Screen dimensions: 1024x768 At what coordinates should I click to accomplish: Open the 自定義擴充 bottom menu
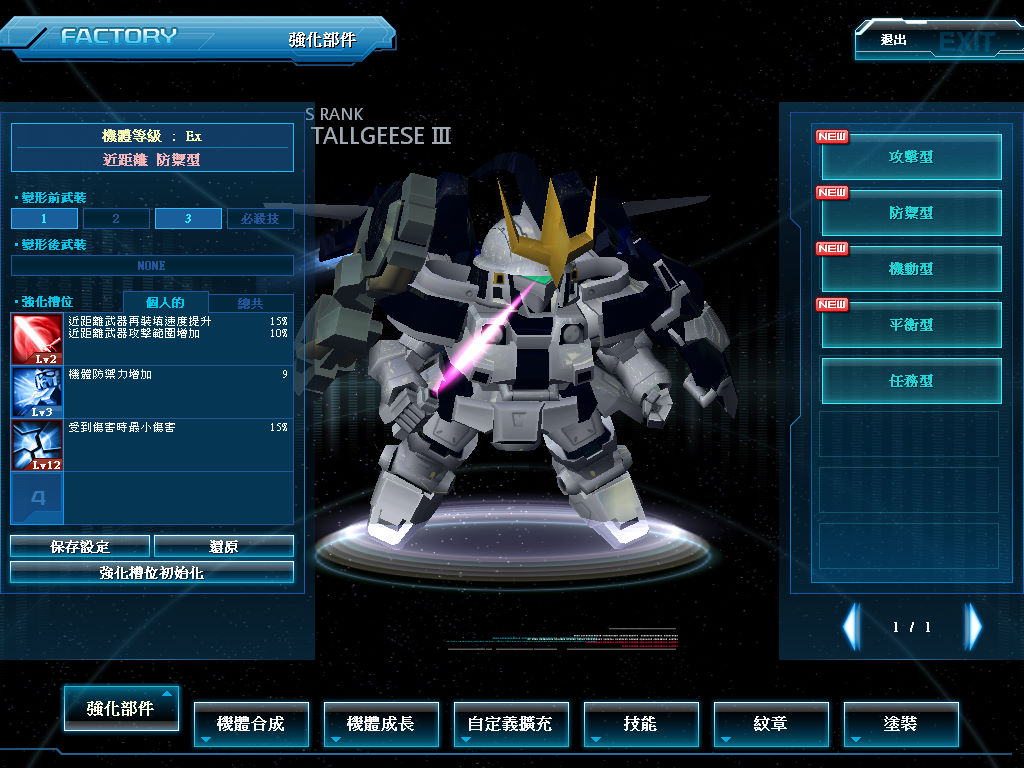coord(510,724)
